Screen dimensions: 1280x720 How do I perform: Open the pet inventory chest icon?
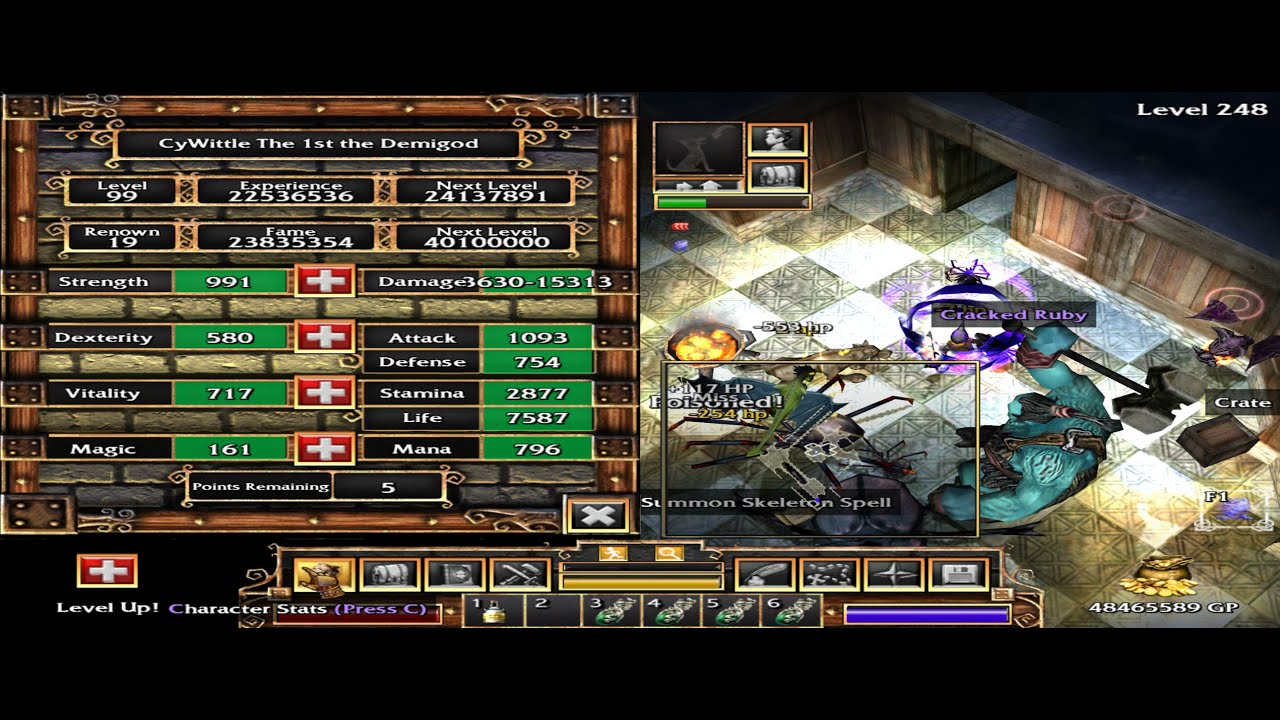click(777, 176)
